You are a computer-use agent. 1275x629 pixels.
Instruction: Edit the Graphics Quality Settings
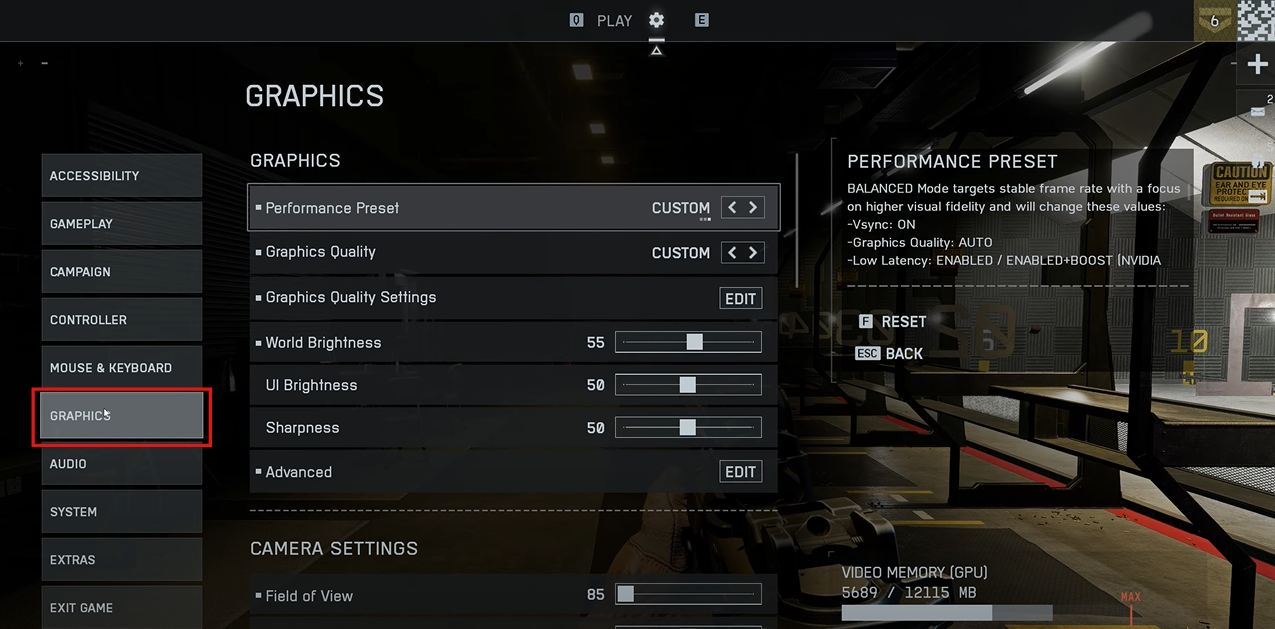[740, 298]
